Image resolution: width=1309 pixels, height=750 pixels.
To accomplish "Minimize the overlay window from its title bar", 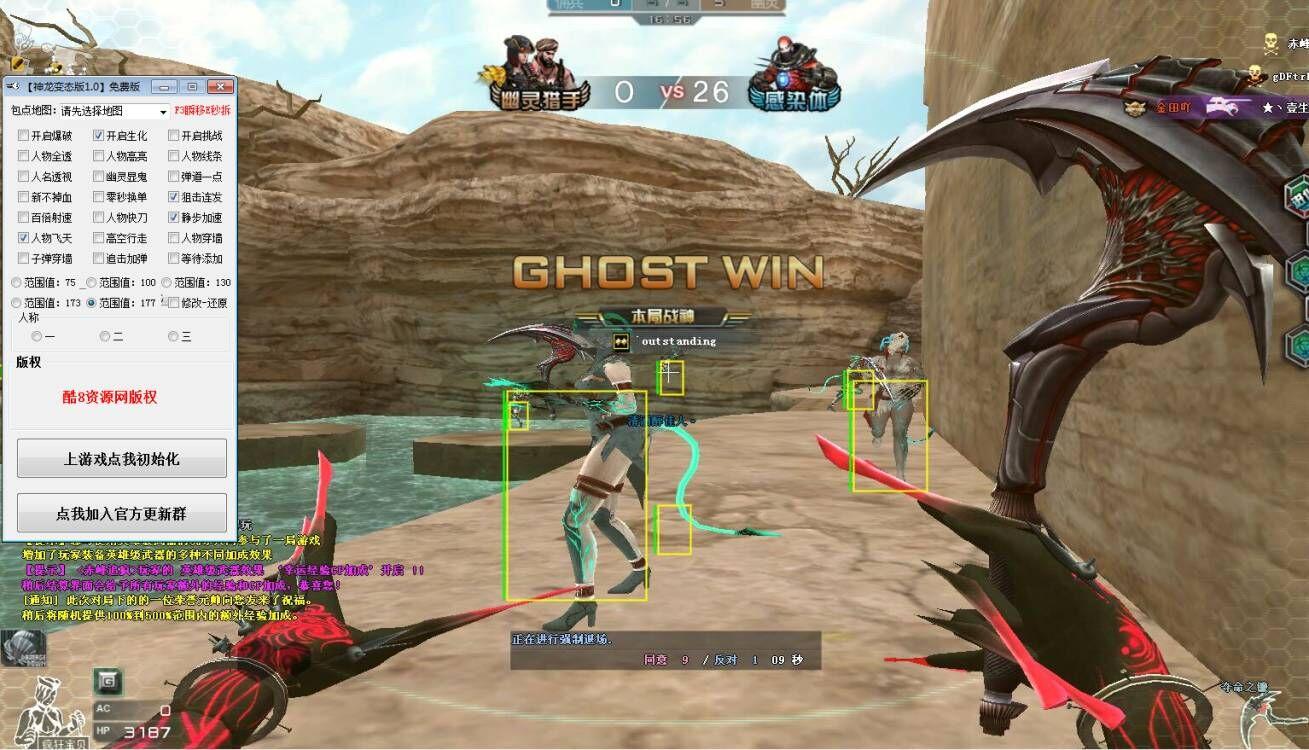I will pos(166,87).
